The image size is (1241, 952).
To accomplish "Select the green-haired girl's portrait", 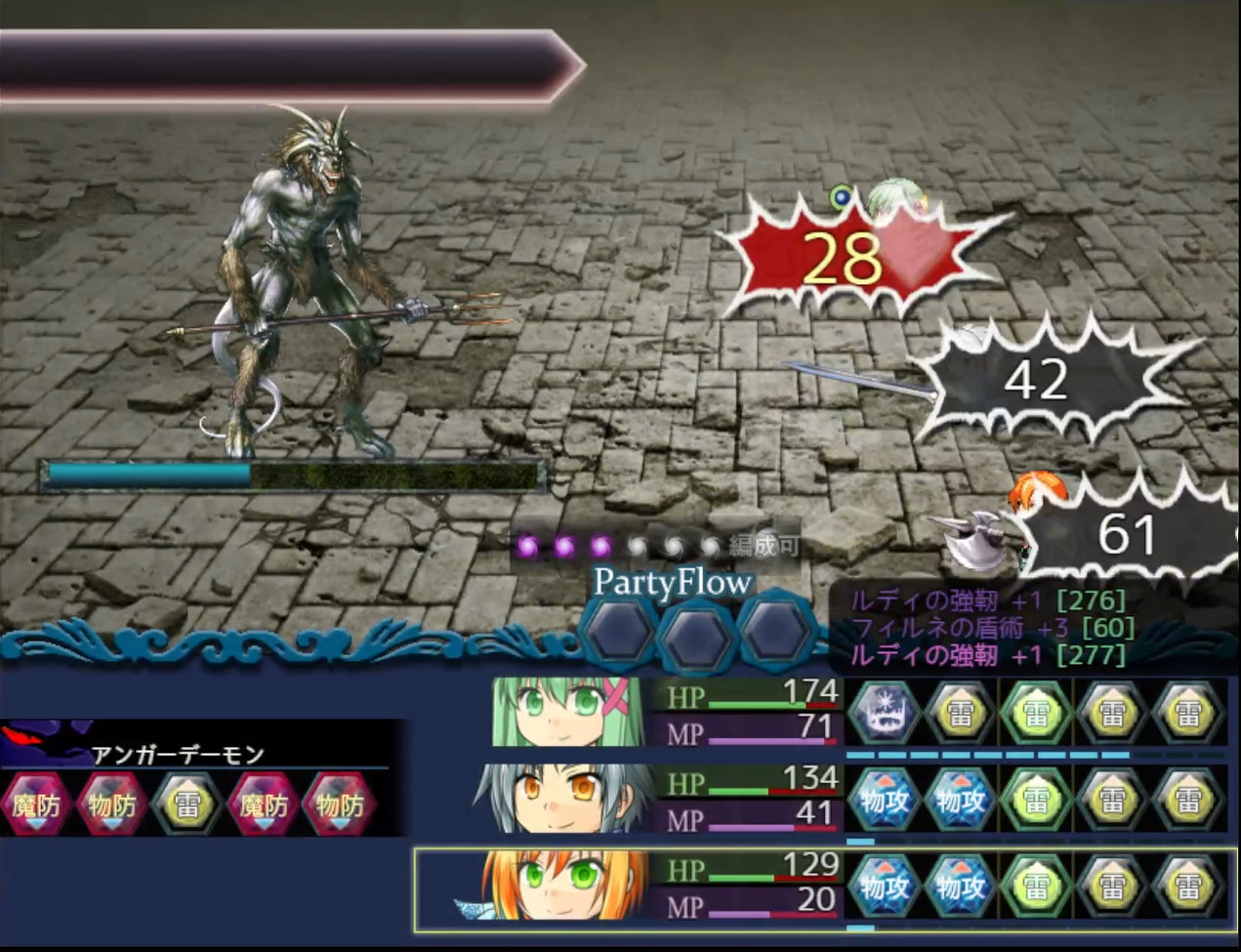I will [x=567, y=712].
